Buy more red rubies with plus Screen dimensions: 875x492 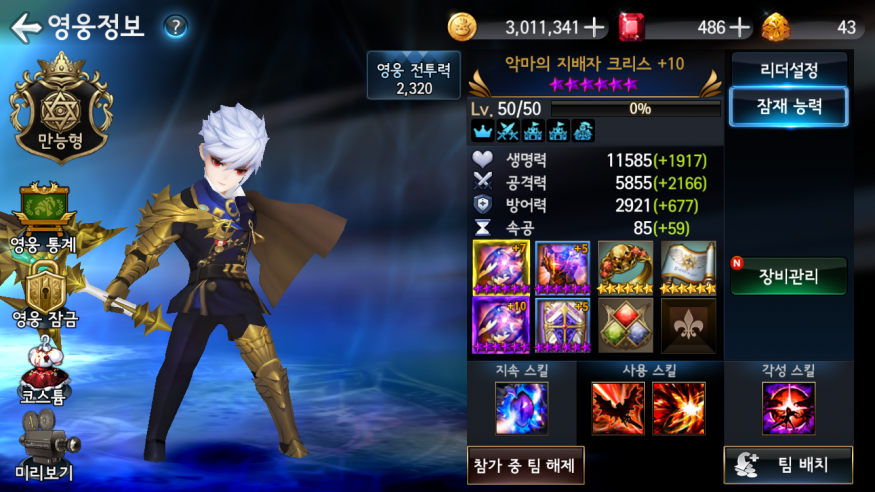click(x=740, y=27)
